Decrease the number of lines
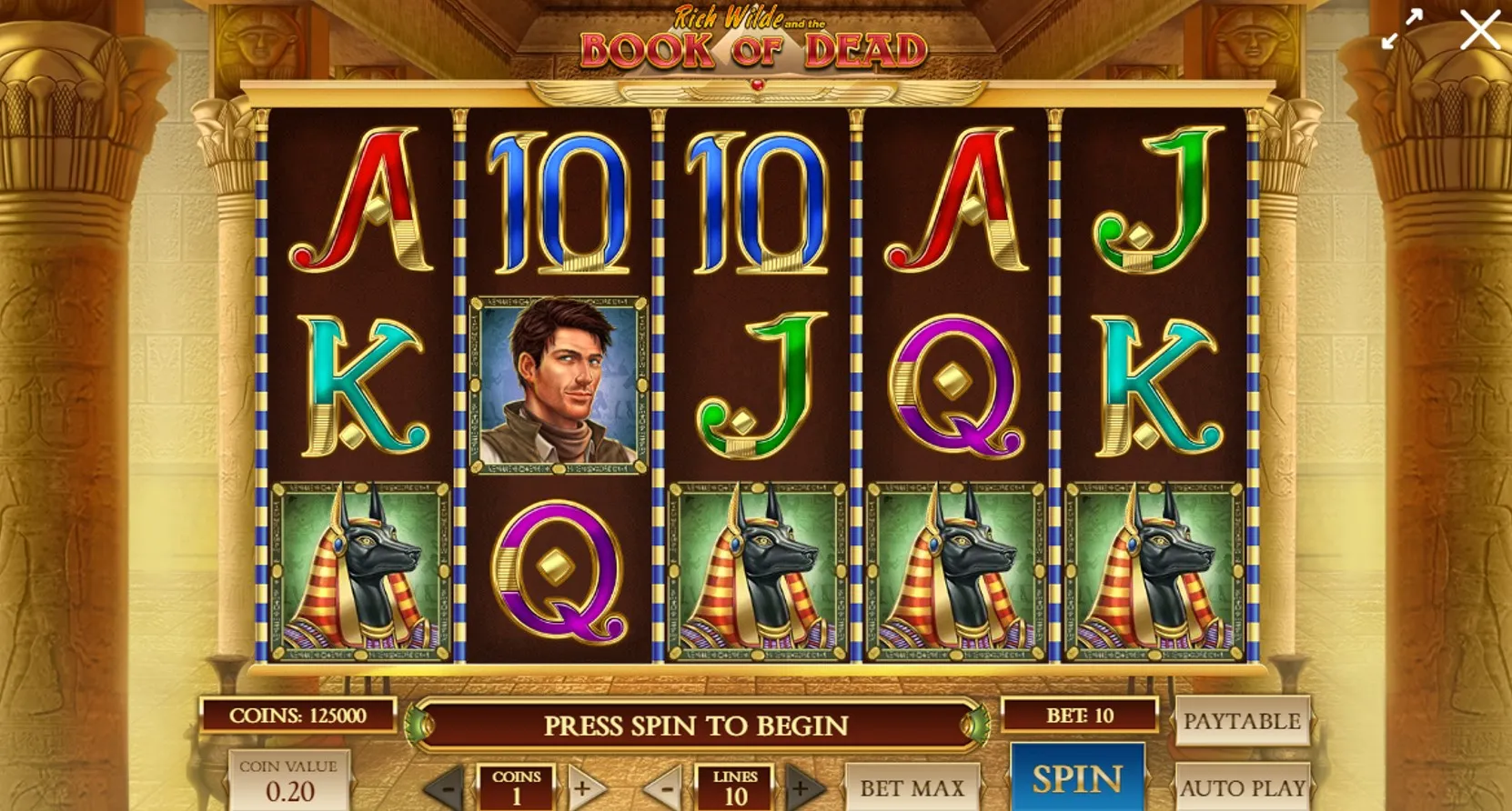Image resolution: width=1512 pixels, height=811 pixels. [666, 787]
